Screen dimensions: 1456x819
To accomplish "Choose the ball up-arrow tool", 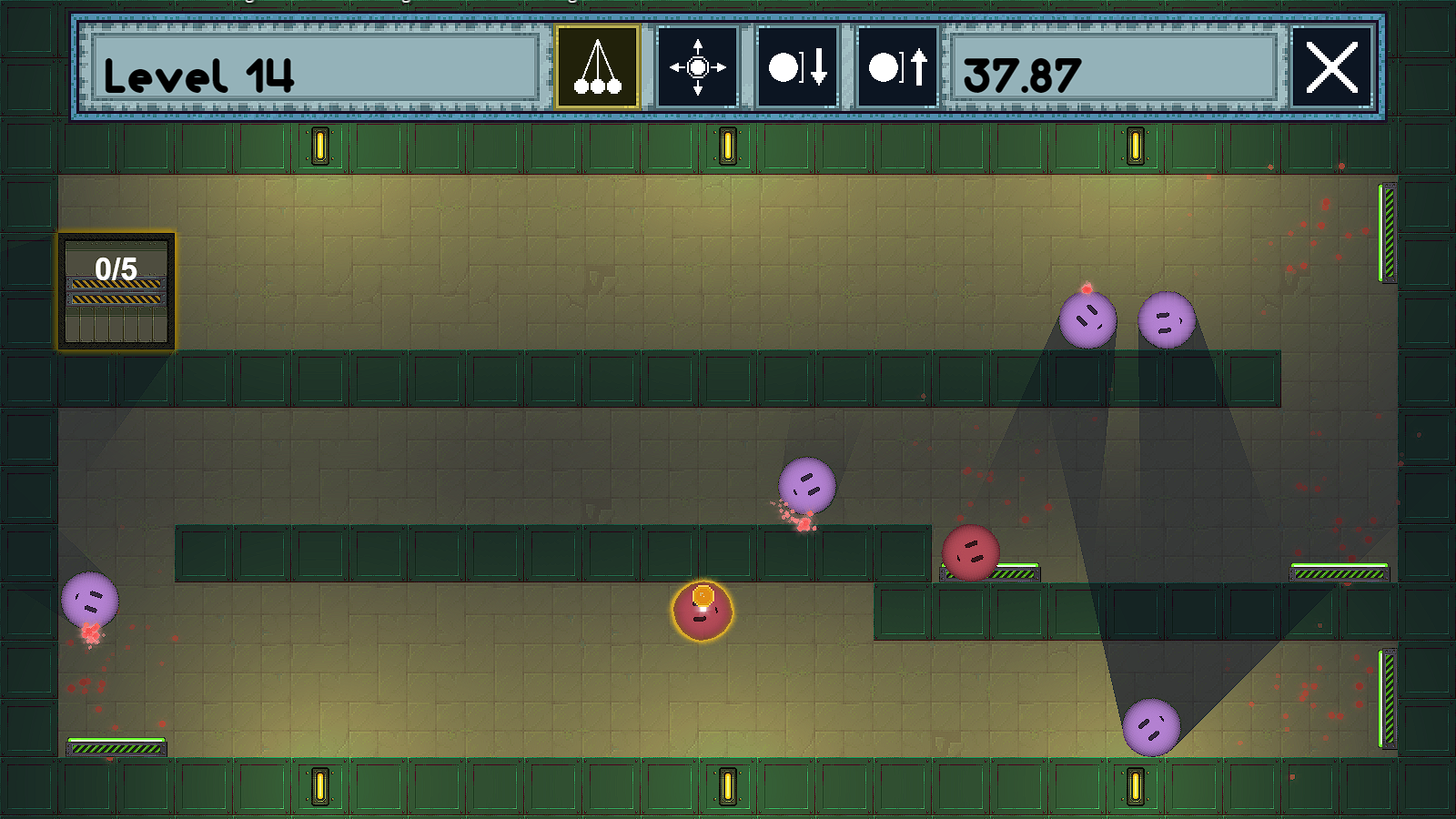I will (897, 67).
